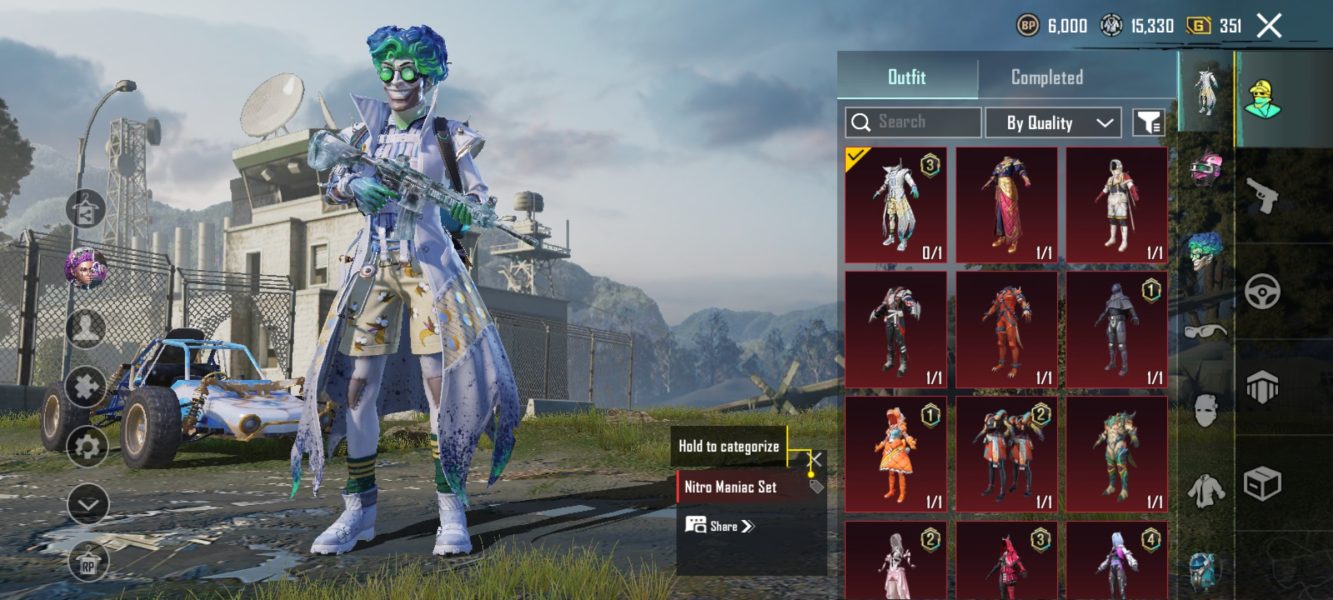The height and width of the screenshot is (600, 1333).
Task: Open the By Quality sort dropdown
Action: pos(1052,122)
